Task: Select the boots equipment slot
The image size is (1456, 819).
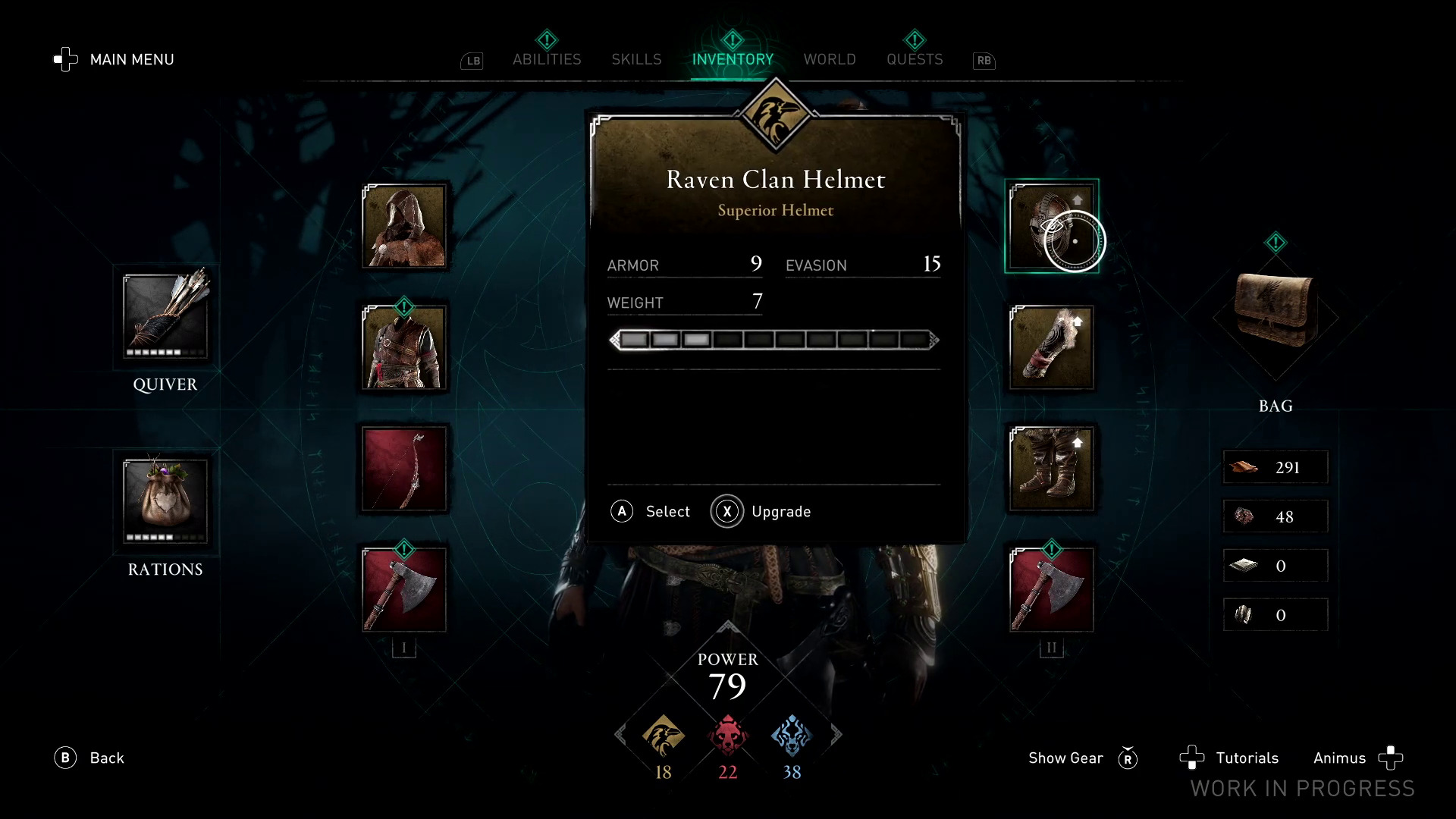Action: coord(1051,469)
